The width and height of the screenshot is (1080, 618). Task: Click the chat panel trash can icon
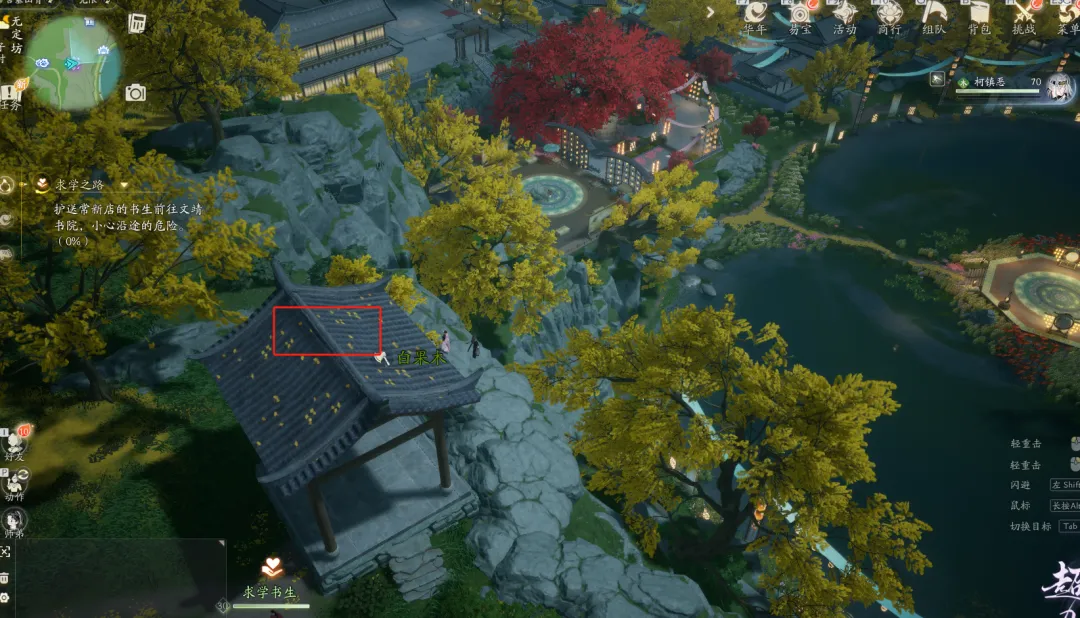(5, 578)
